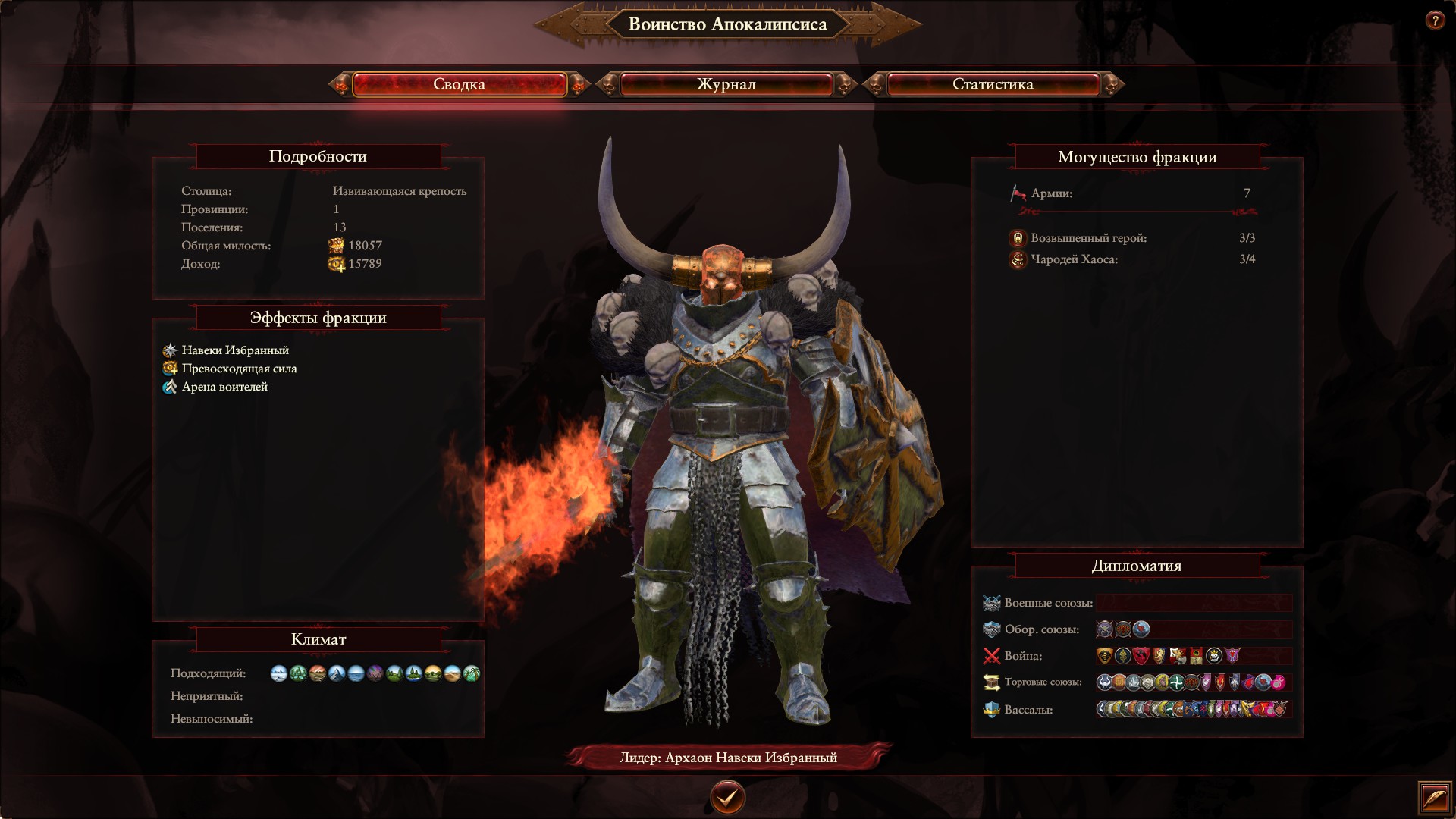Show the Статистика tab
The height and width of the screenshot is (819, 1456).
point(993,84)
